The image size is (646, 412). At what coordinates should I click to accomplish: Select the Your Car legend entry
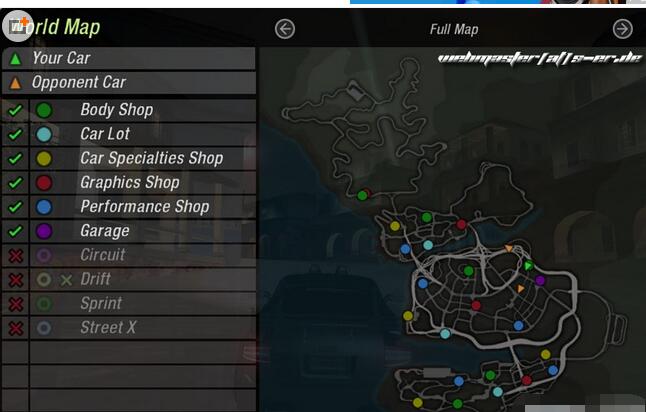(128, 58)
